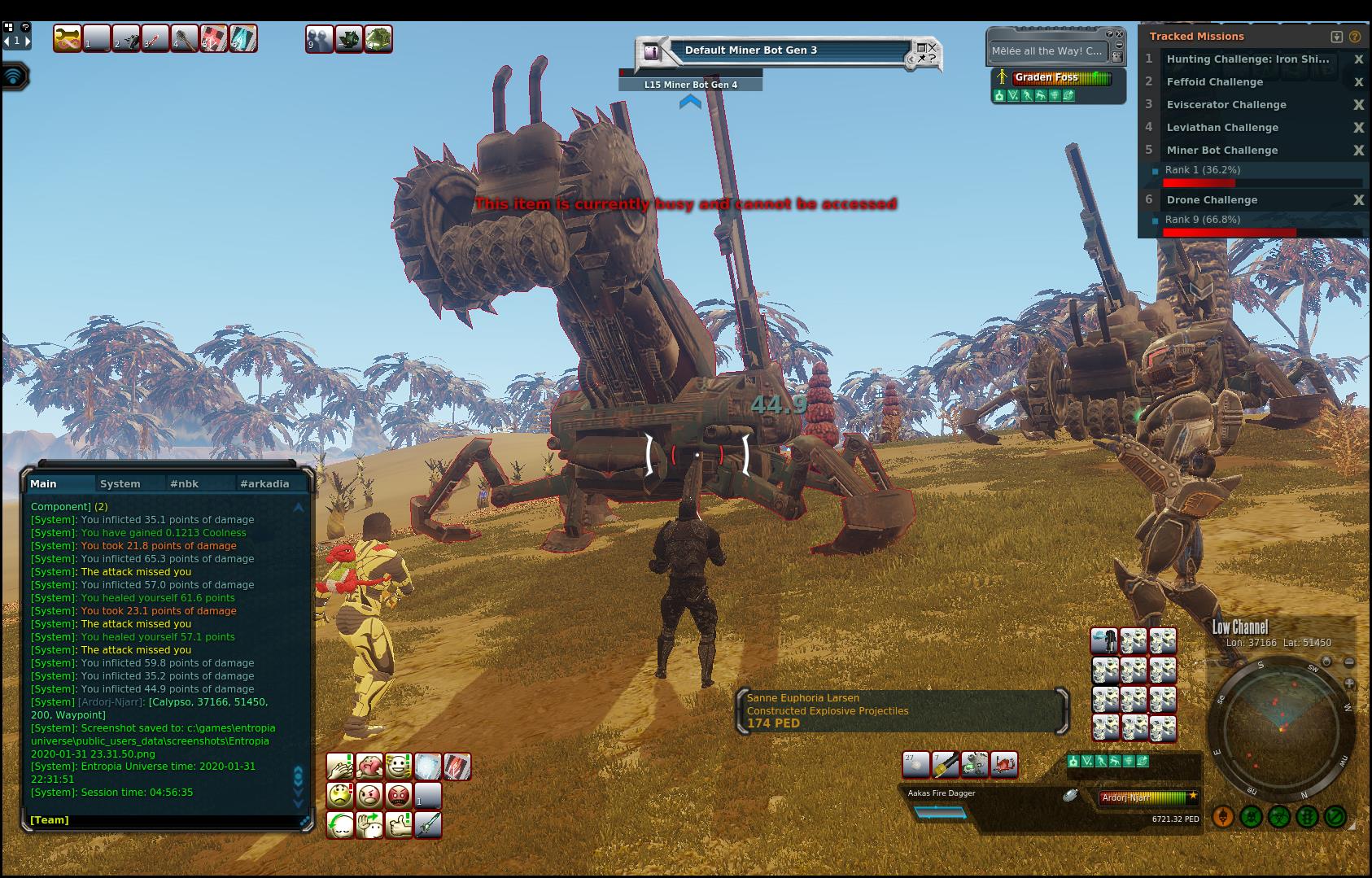Activate the wrench and infinity hotbar icon
The image size is (1372, 878).
pos(68,38)
